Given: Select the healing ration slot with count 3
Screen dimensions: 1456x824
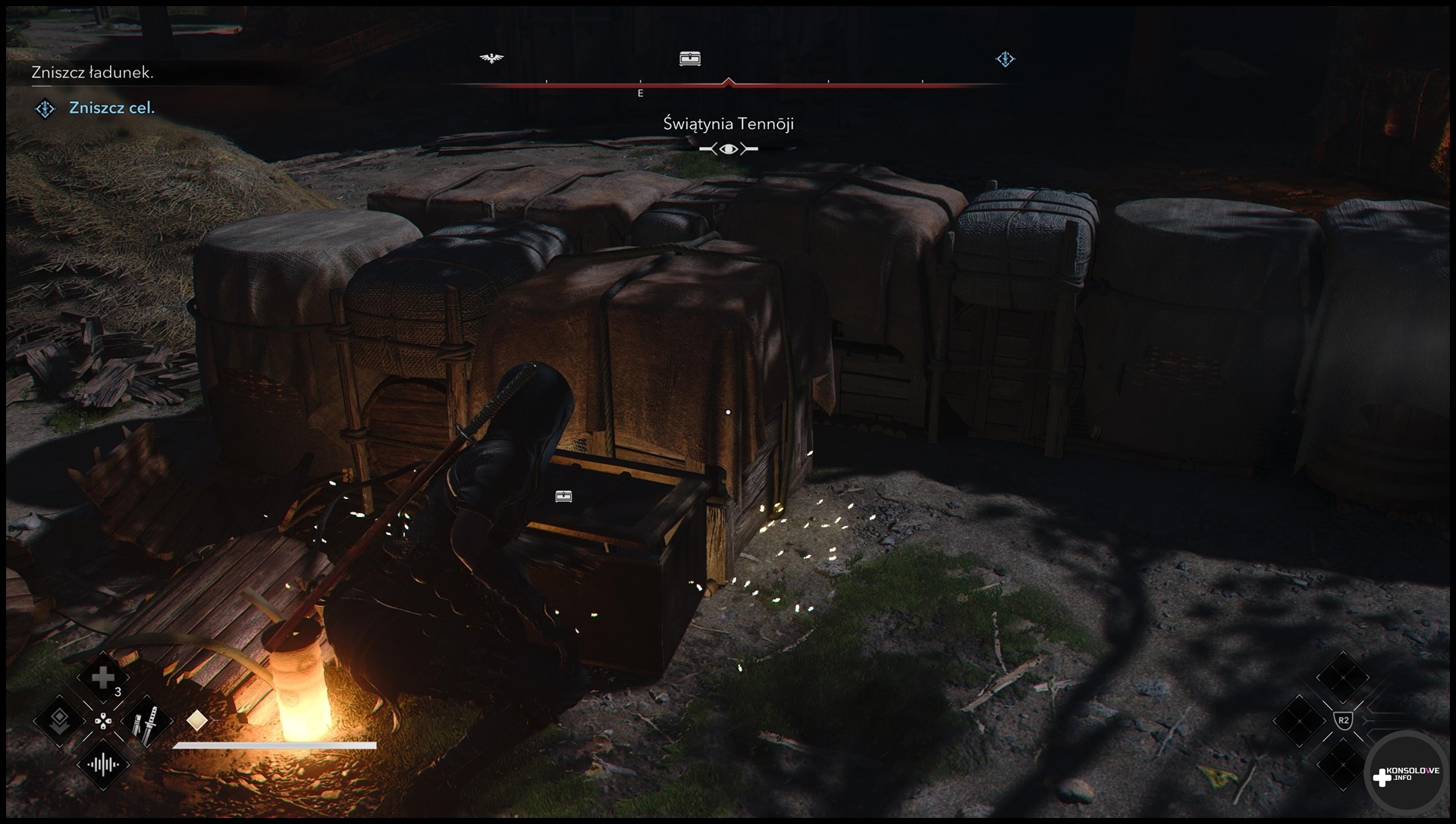Looking at the screenshot, I should pyautogui.click(x=103, y=678).
